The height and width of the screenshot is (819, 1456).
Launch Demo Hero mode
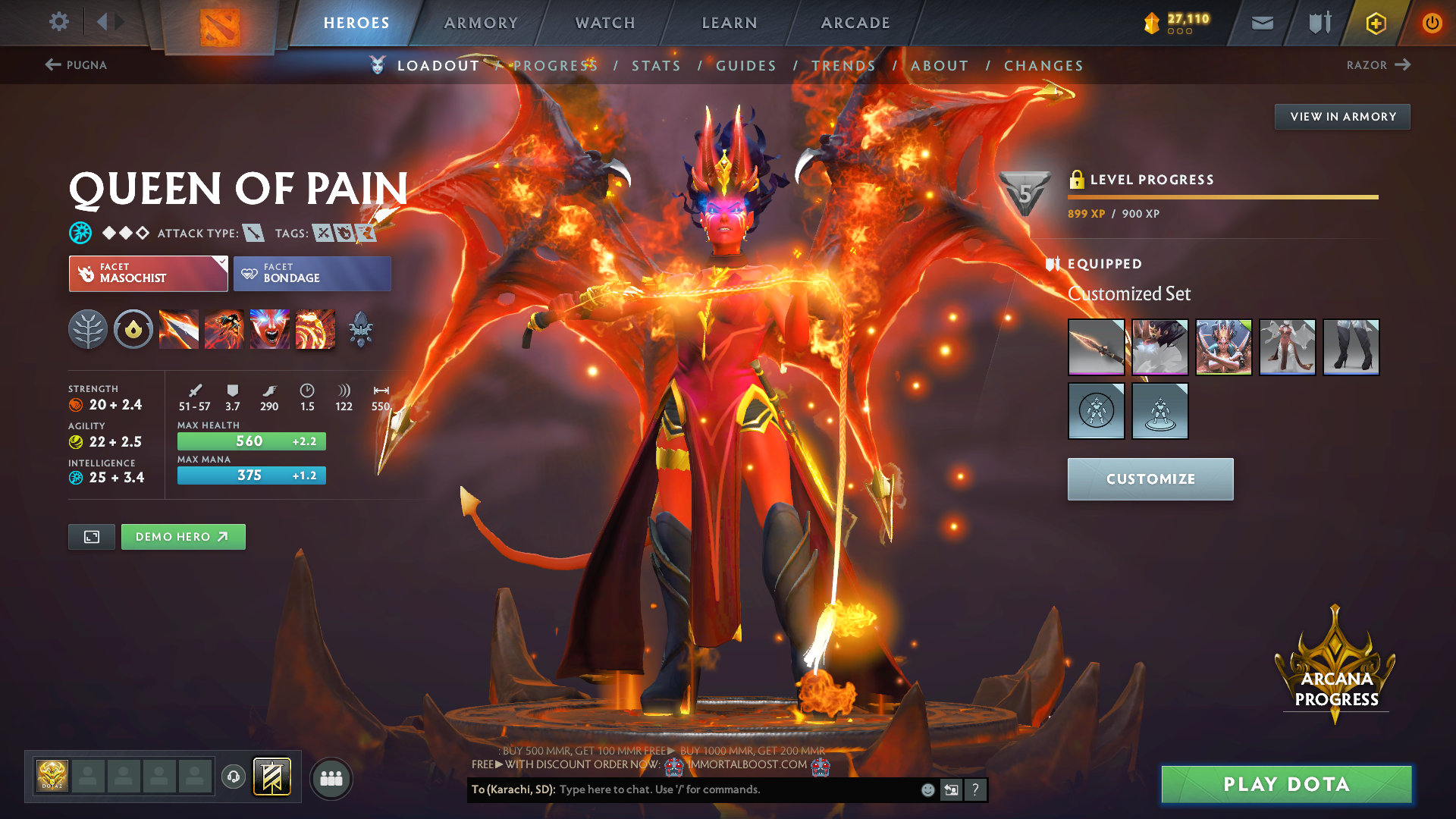tap(183, 537)
